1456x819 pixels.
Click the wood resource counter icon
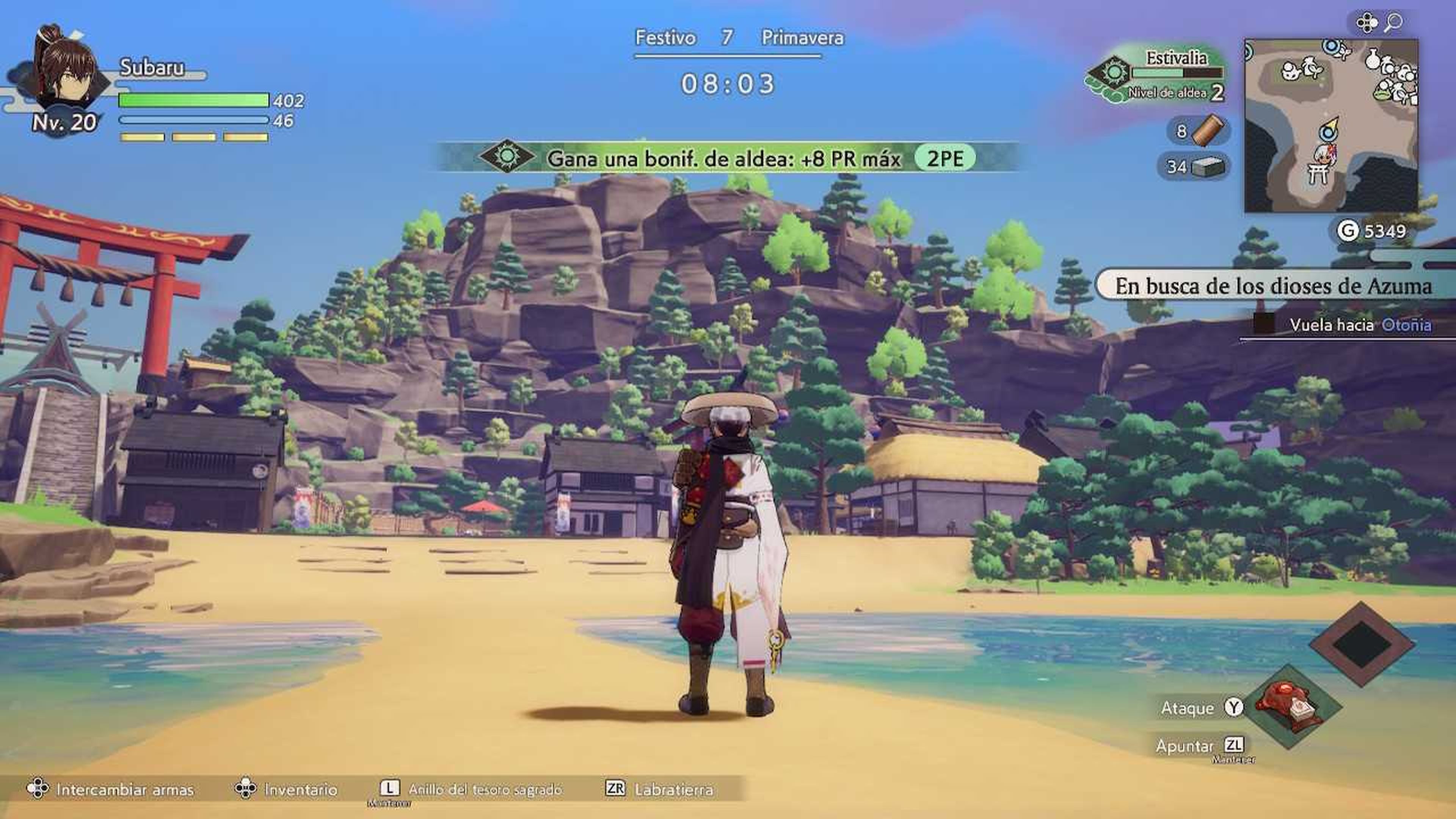(1208, 130)
